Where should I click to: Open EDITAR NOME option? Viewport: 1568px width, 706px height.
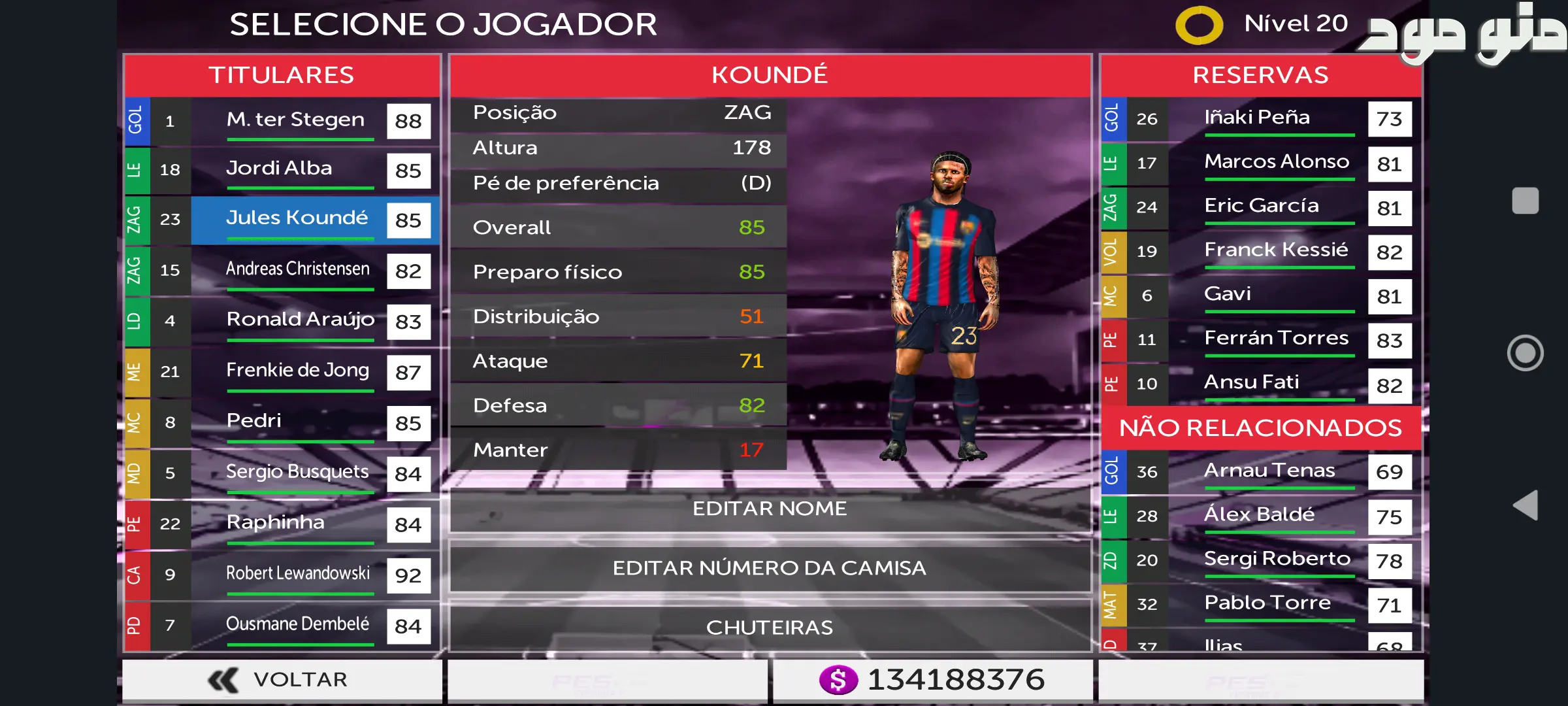tap(770, 509)
